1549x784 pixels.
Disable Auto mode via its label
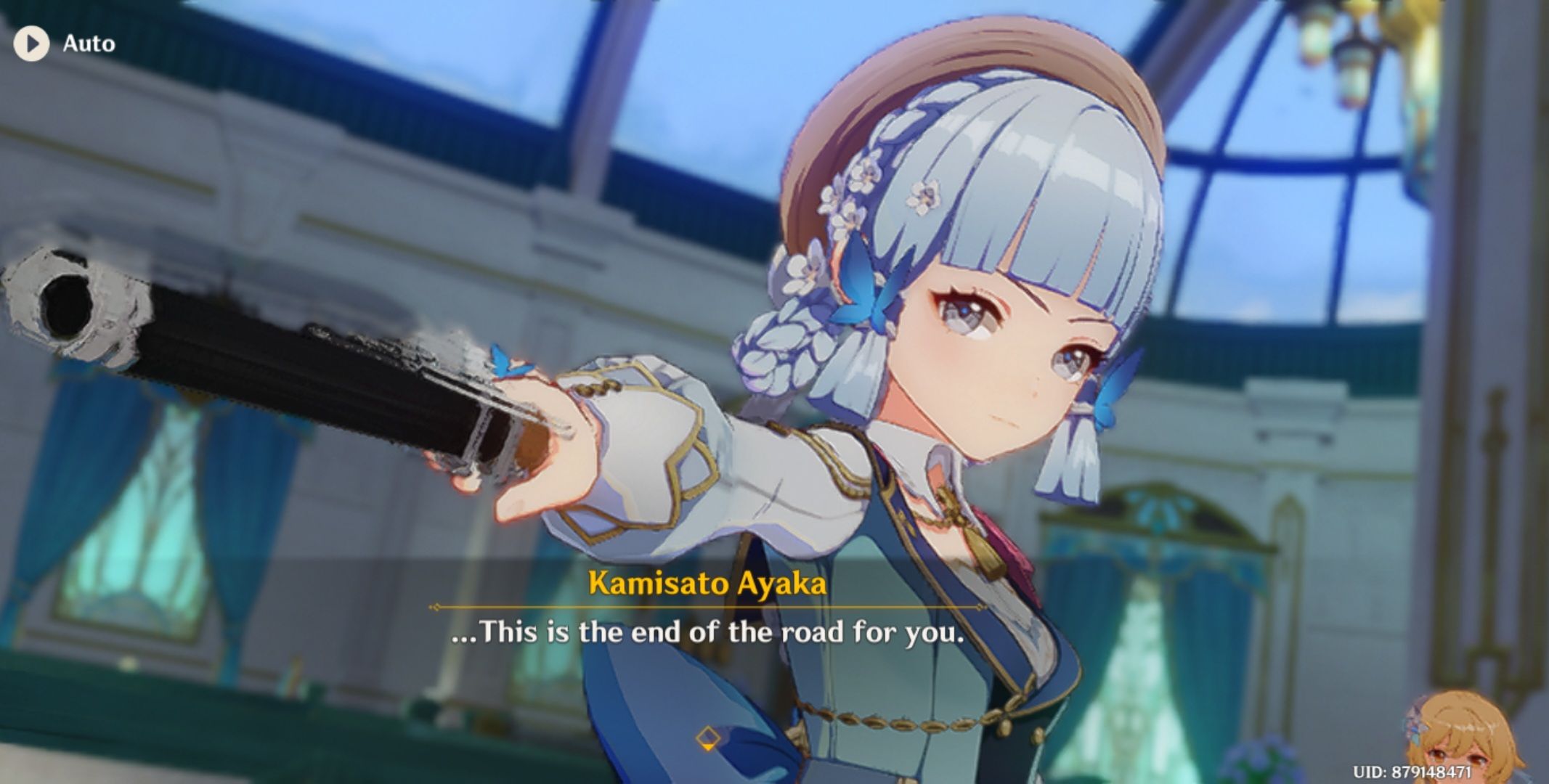click(89, 44)
